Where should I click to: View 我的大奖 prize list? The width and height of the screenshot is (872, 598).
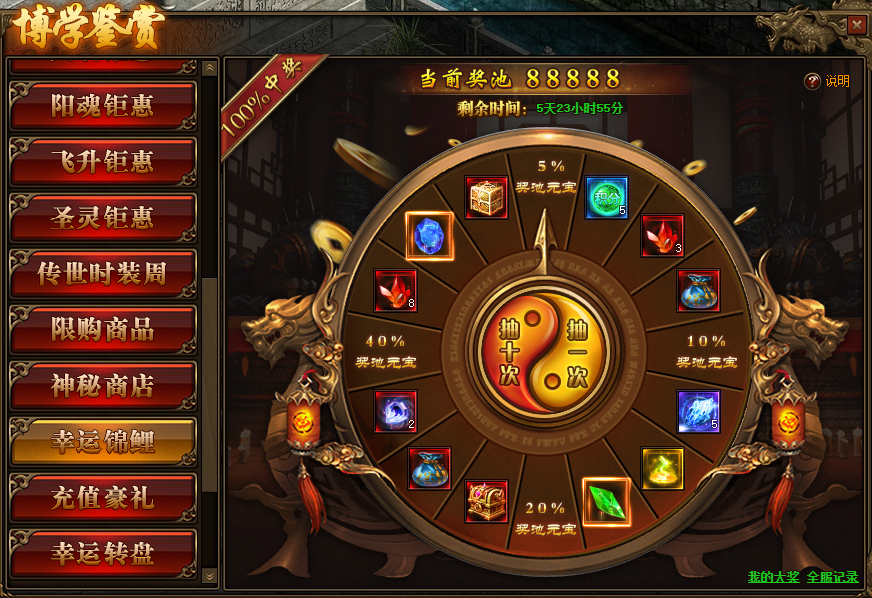(773, 578)
